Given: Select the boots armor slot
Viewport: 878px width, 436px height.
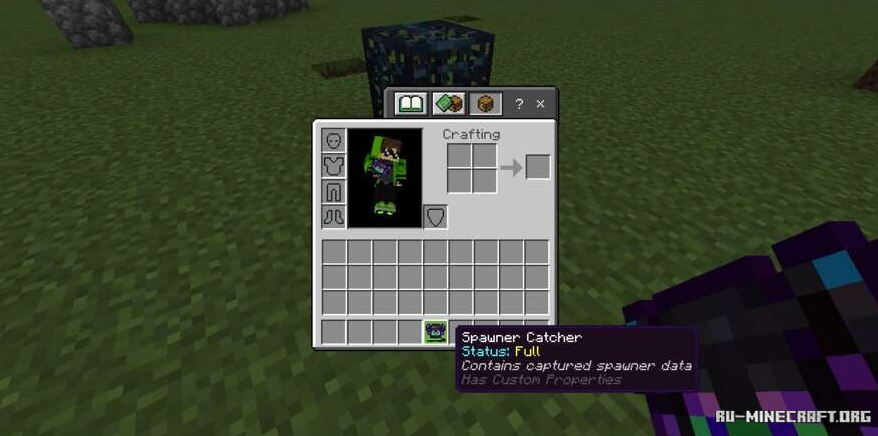Looking at the screenshot, I should (333, 216).
